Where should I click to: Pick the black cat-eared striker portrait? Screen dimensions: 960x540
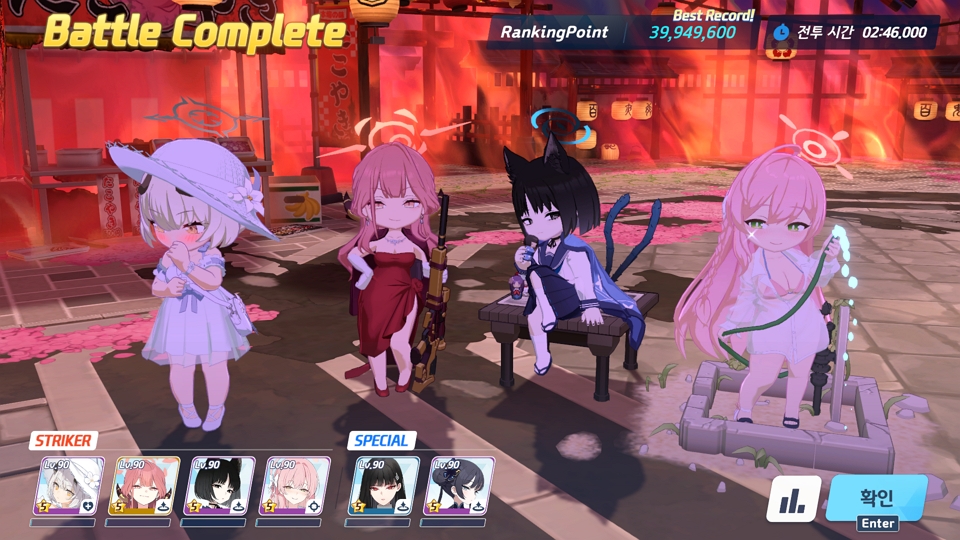[x=219, y=486]
